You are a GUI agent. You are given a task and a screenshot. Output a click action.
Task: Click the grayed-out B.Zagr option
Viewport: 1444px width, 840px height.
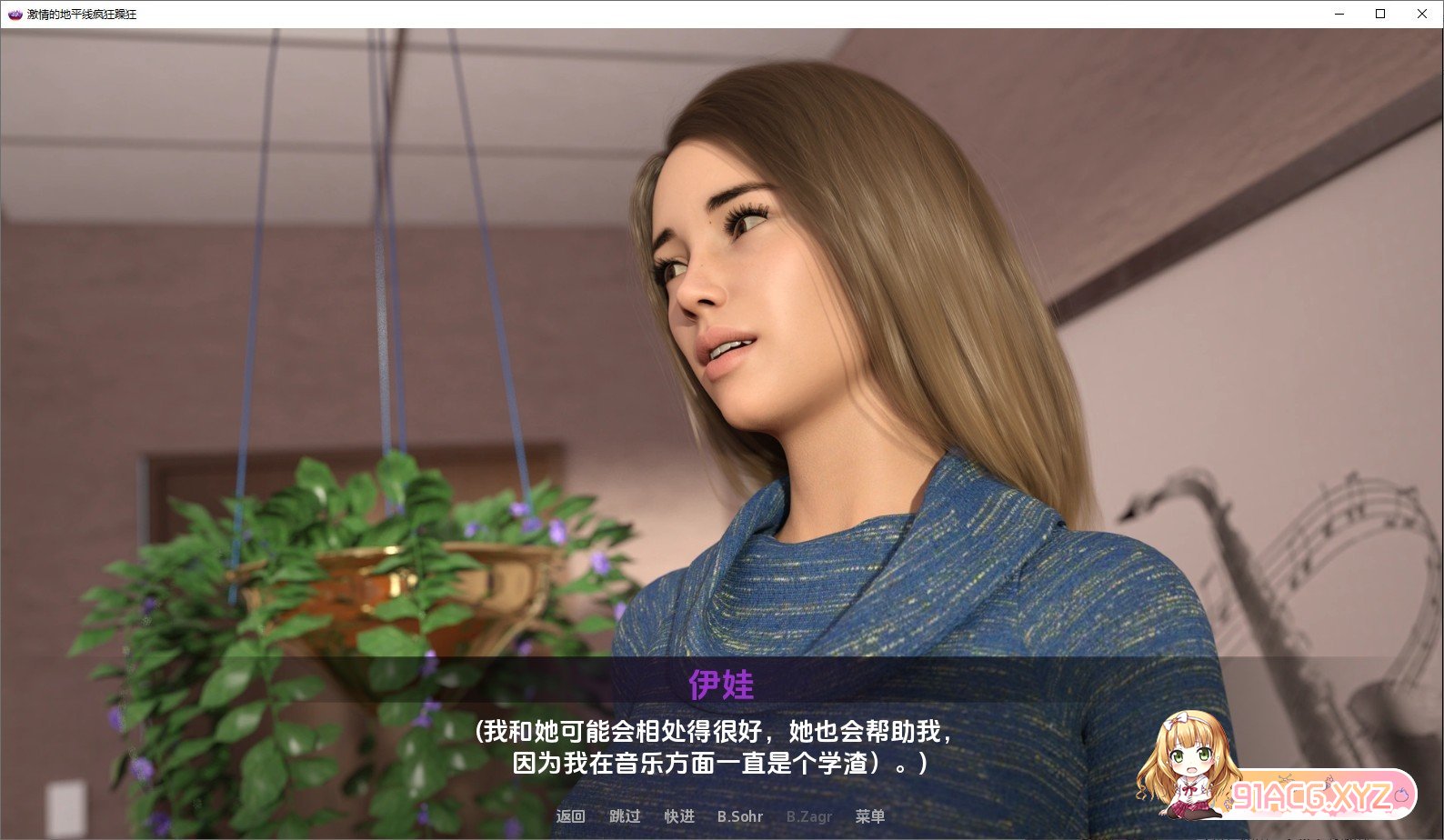pyautogui.click(x=807, y=816)
